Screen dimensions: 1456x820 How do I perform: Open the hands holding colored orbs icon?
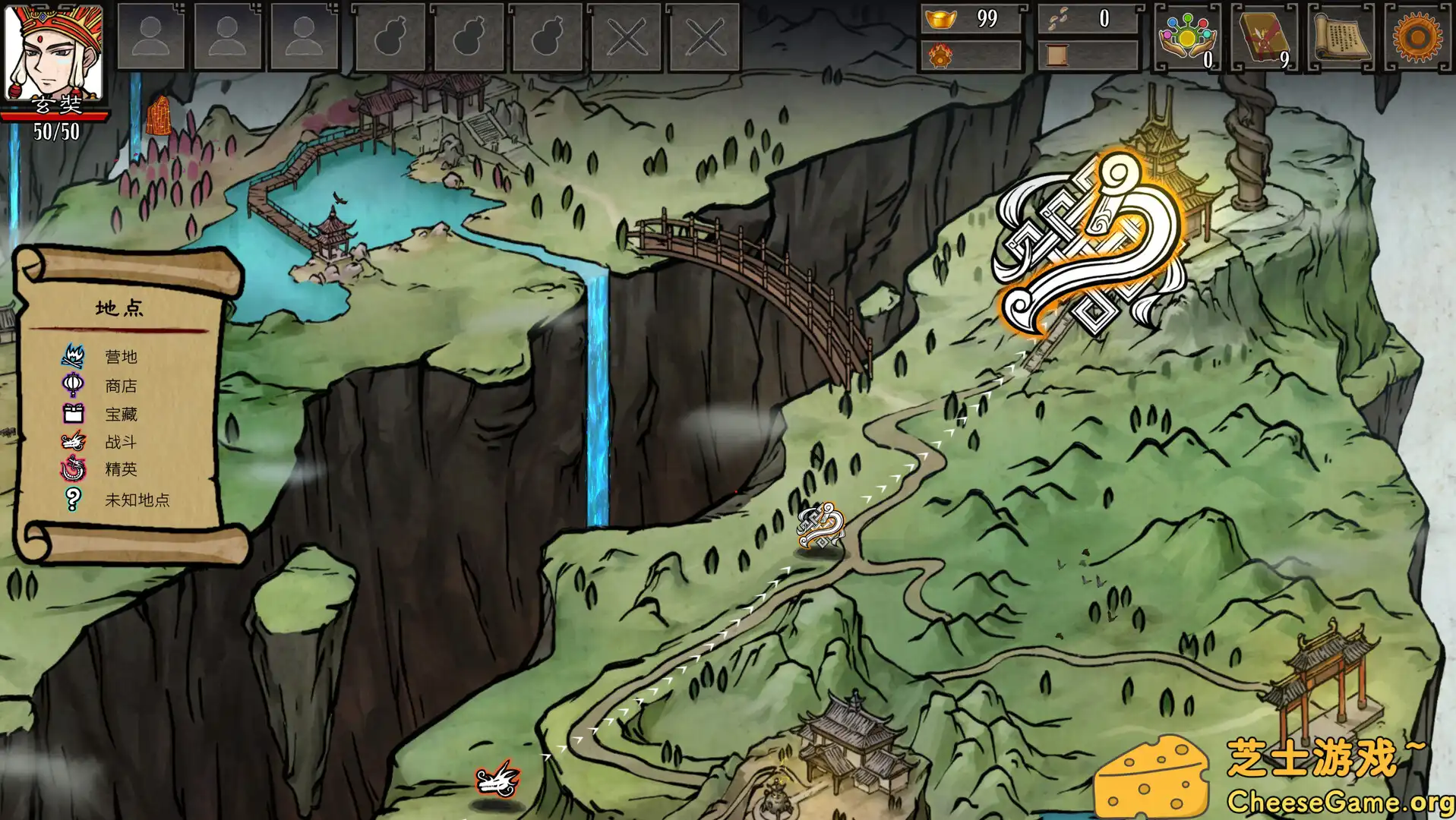[x=1187, y=36]
